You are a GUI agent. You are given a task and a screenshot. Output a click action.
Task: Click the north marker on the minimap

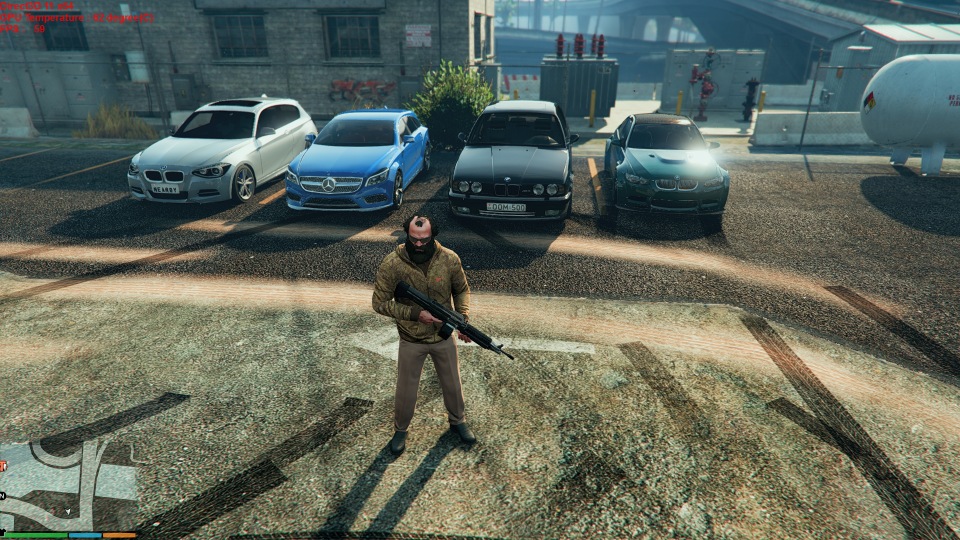[x=3, y=495]
